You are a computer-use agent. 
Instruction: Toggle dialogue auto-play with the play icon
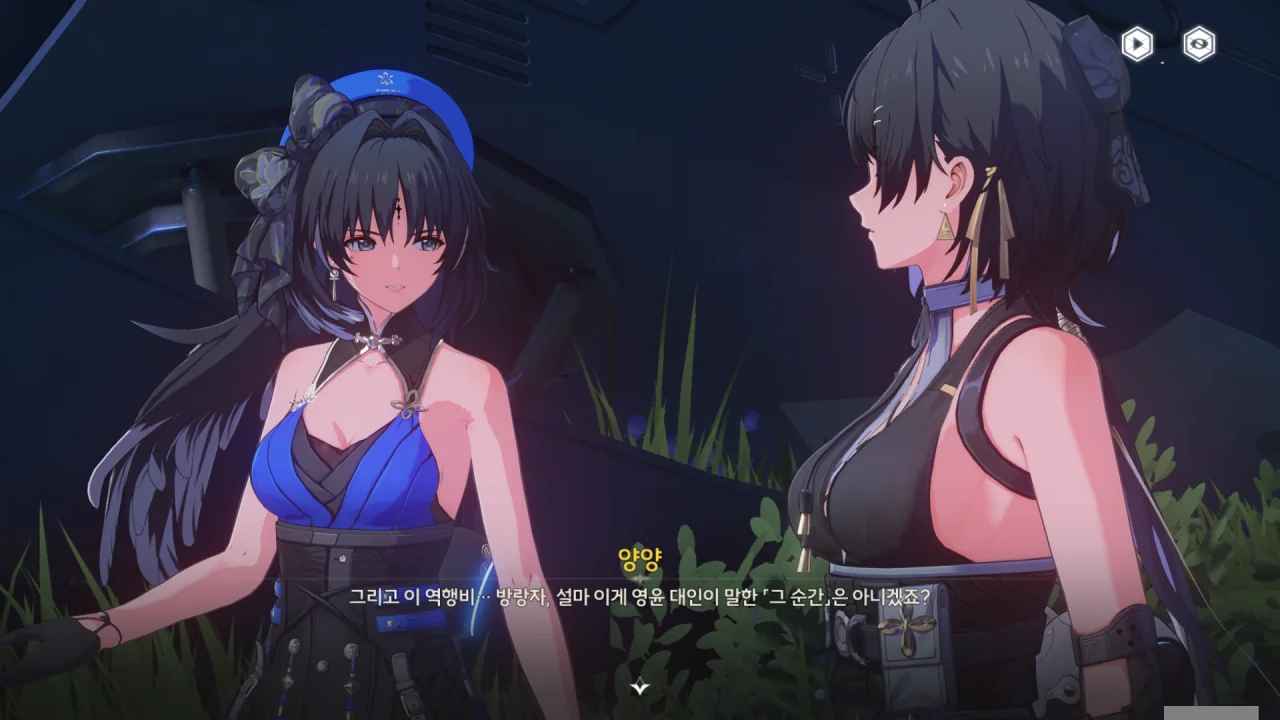1137,44
